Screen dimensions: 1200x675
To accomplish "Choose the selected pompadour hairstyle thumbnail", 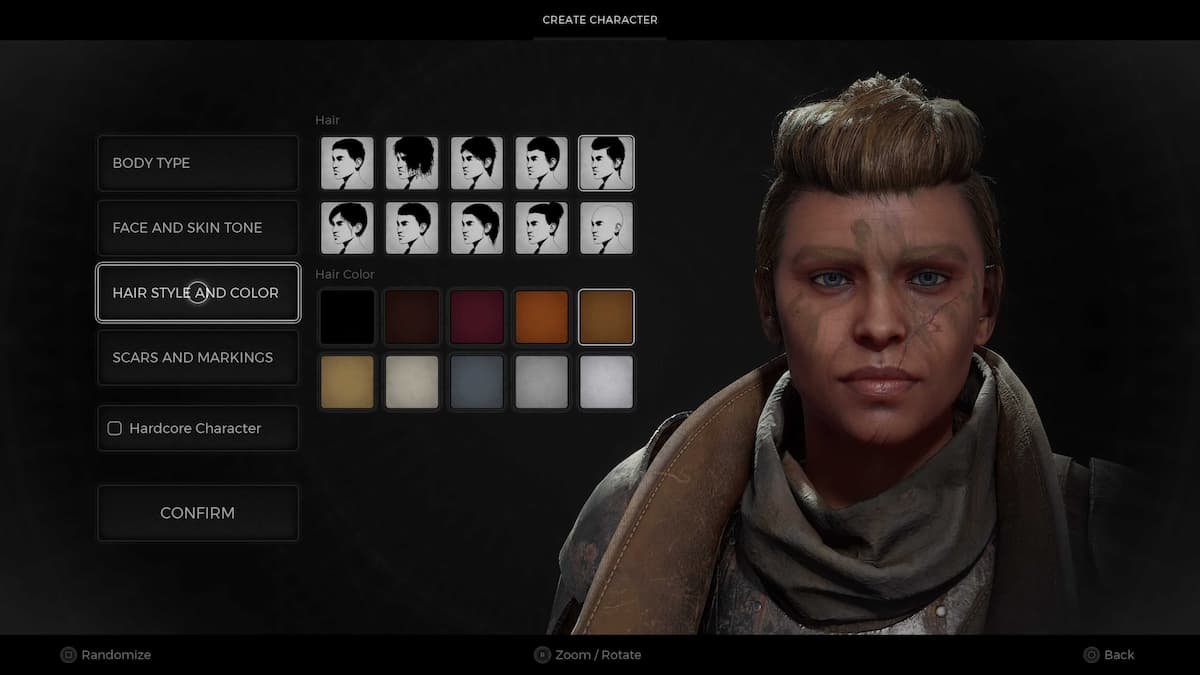I will click(x=606, y=163).
